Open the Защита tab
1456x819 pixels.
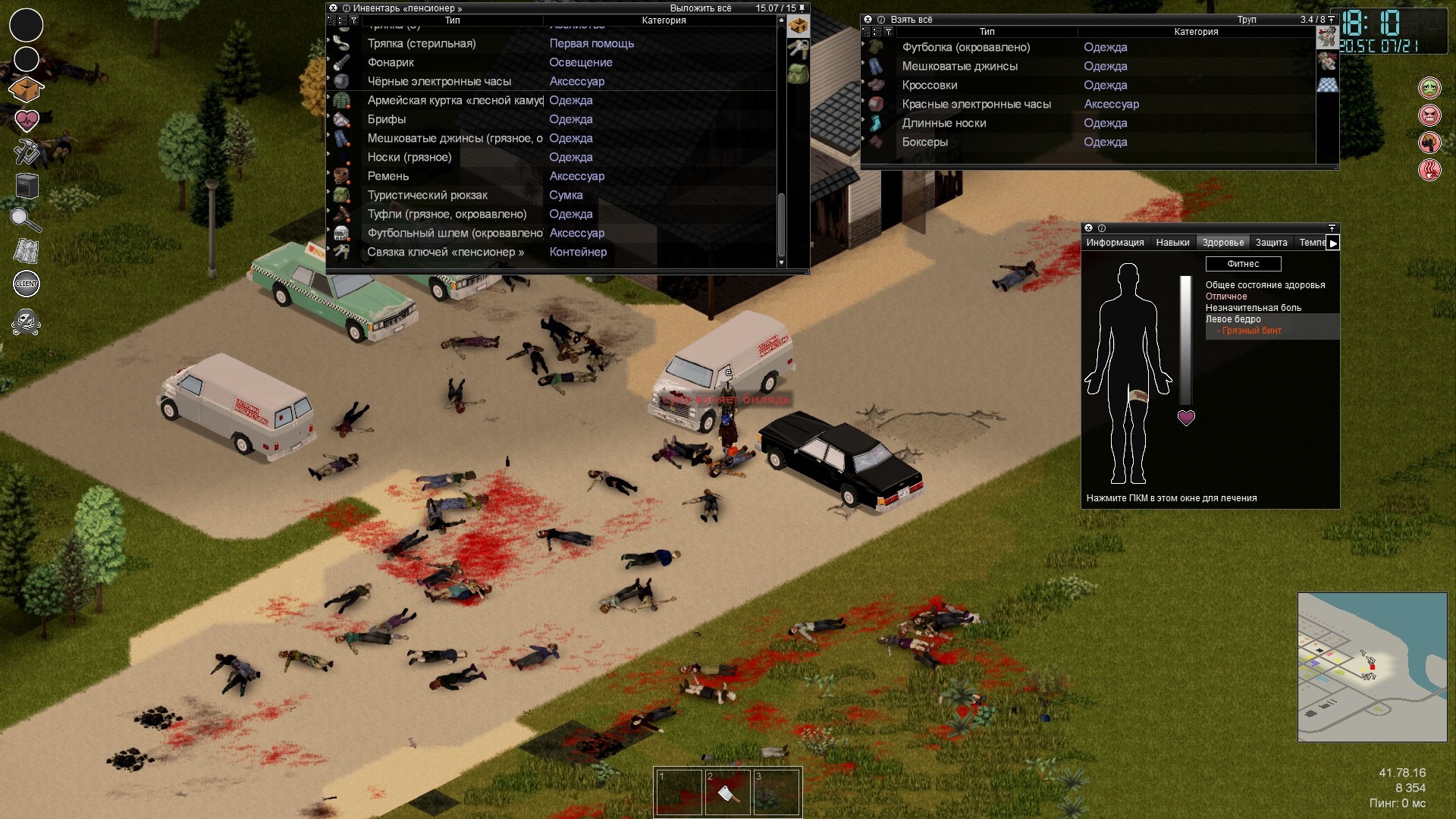click(x=1271, y=243)
